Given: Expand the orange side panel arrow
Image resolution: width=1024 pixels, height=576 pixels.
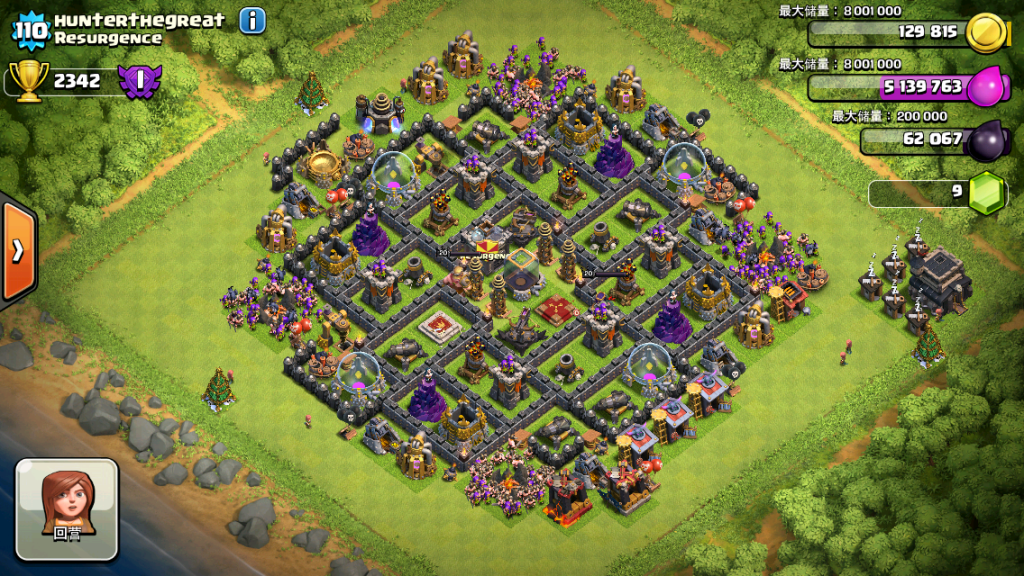Looking at the screenshot, I should coord(18,250).
